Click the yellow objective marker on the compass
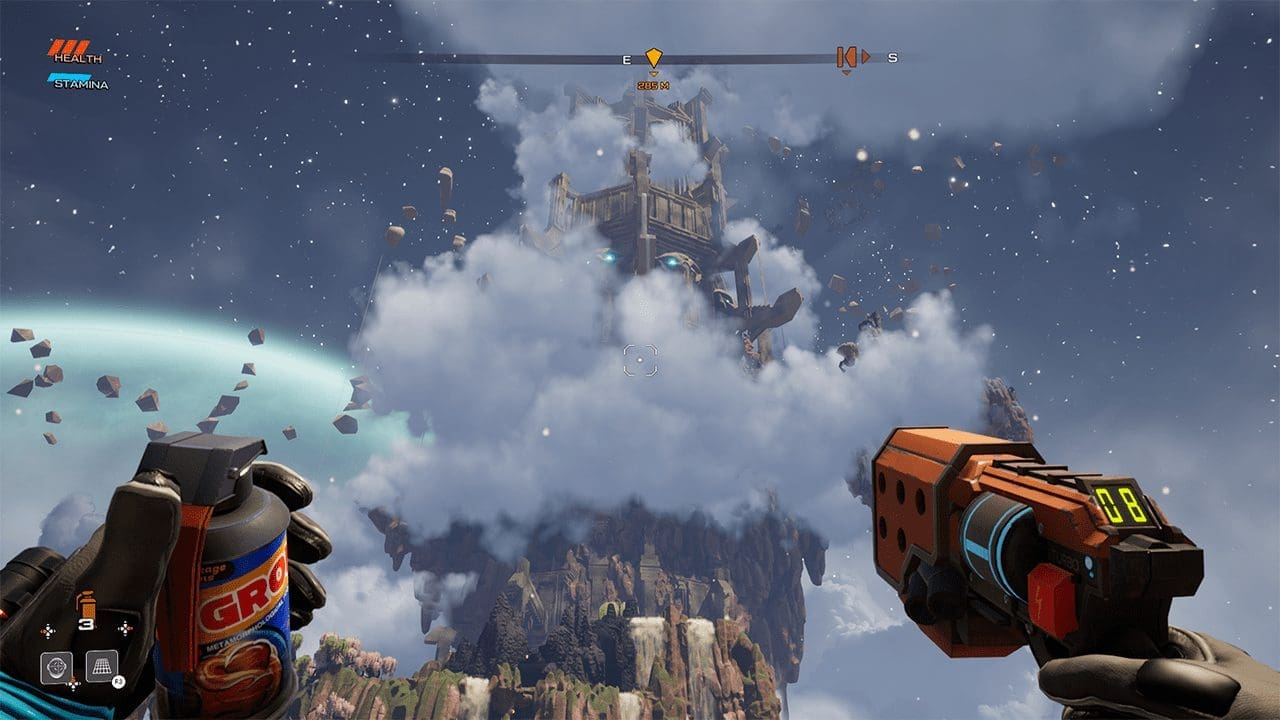The width and height of the screenshot is (1280, 720). click(653, 57)
